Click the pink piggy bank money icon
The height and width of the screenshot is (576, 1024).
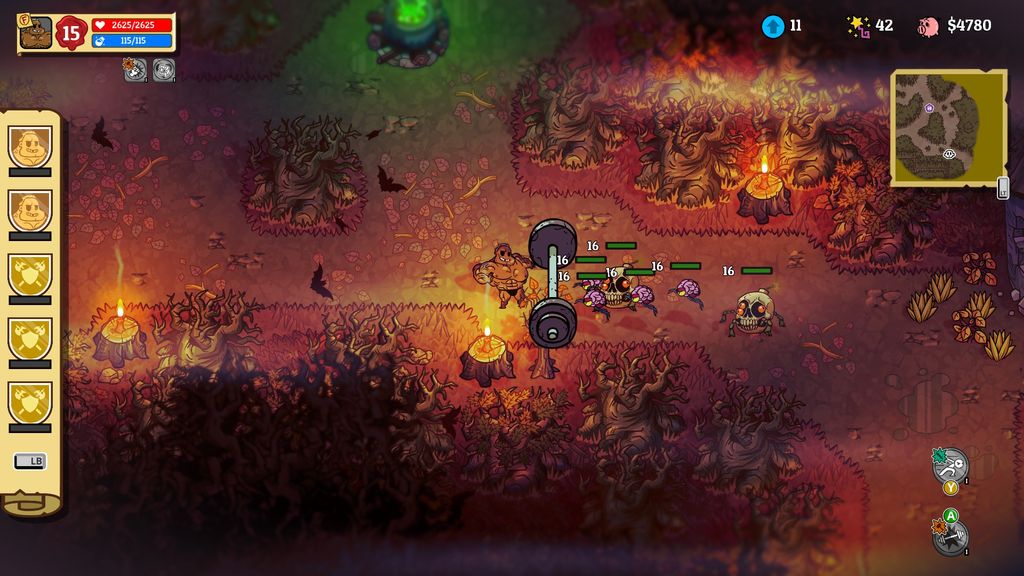(929, 26)
